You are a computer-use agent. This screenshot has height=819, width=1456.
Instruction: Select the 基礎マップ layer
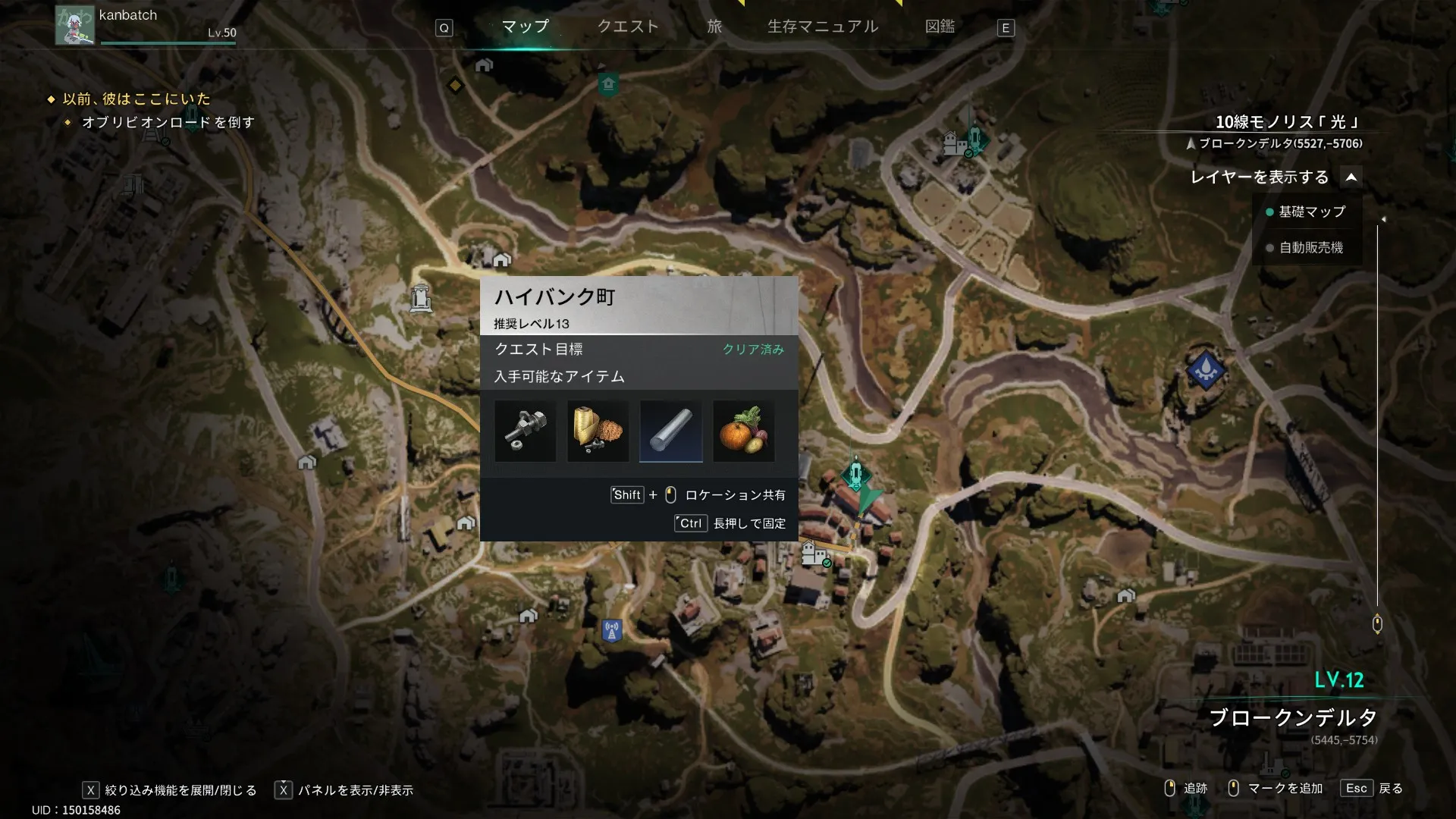[1311, 212]
